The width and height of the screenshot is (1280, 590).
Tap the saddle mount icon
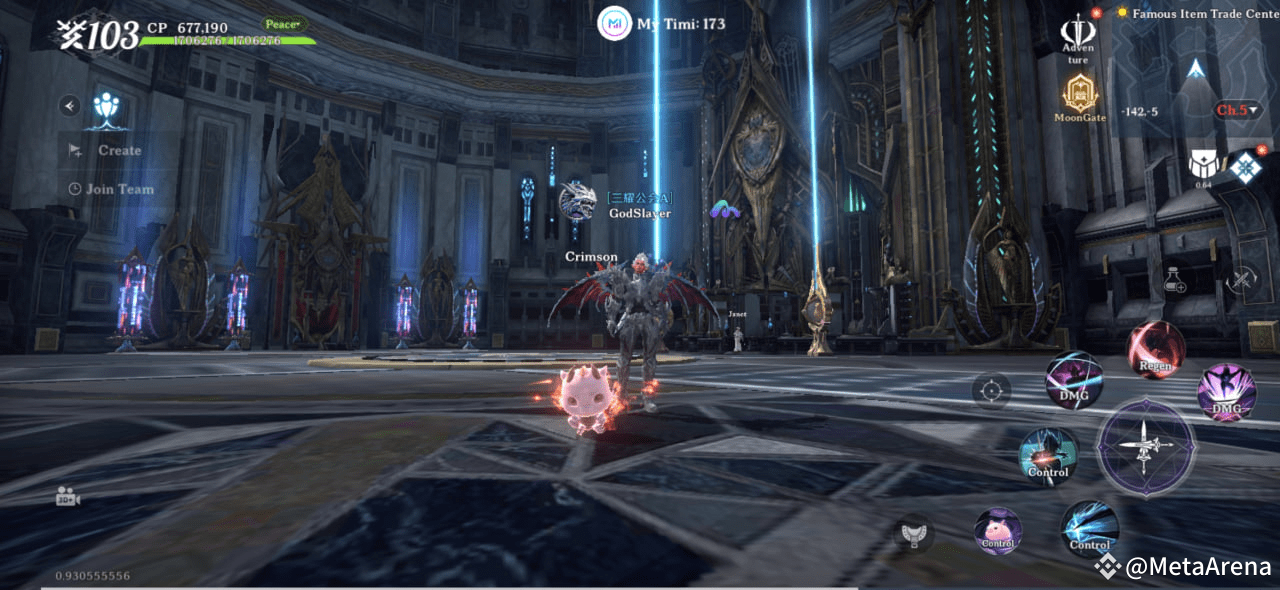click(x=912, y=533)
